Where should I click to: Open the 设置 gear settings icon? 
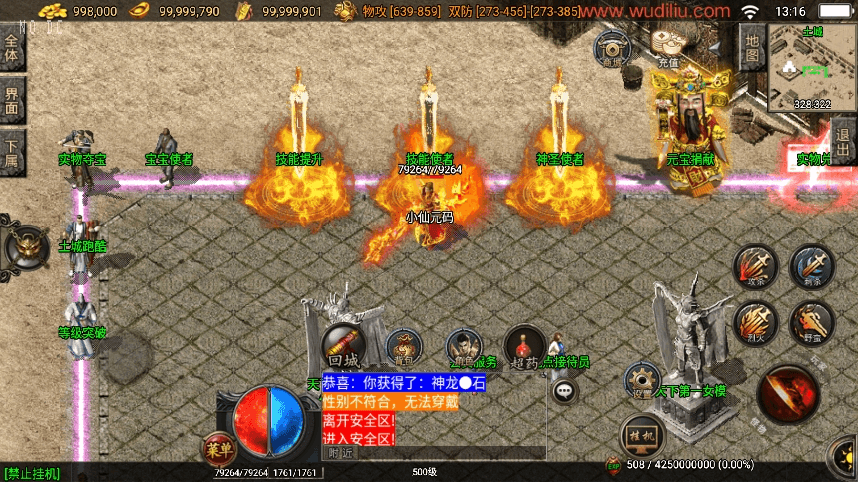point(641,381)
